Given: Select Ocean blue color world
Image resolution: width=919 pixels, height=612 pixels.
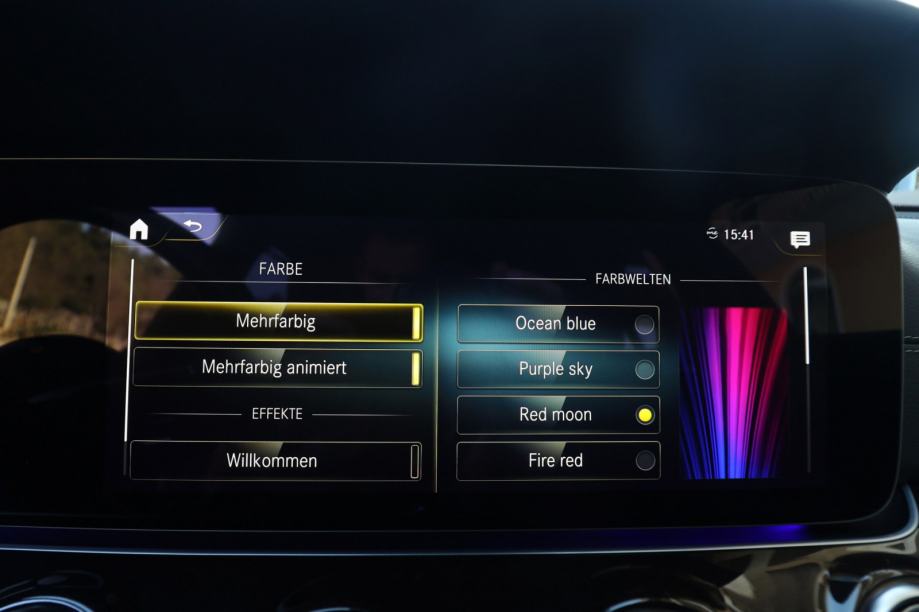Looking at the screenshot, I should pyautogui.click(x=558, y=324).
